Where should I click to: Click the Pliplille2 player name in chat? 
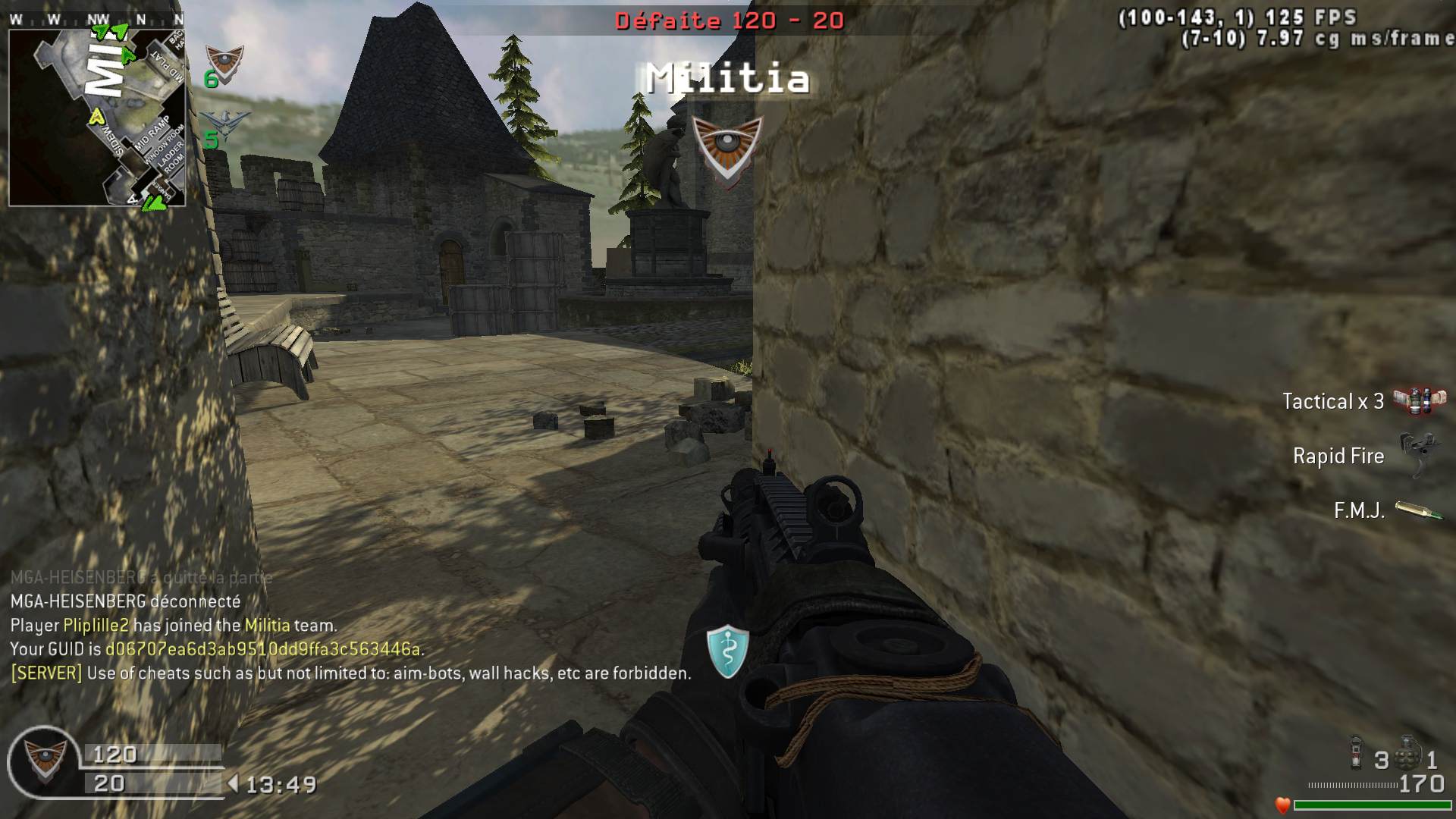pos(96,626)
